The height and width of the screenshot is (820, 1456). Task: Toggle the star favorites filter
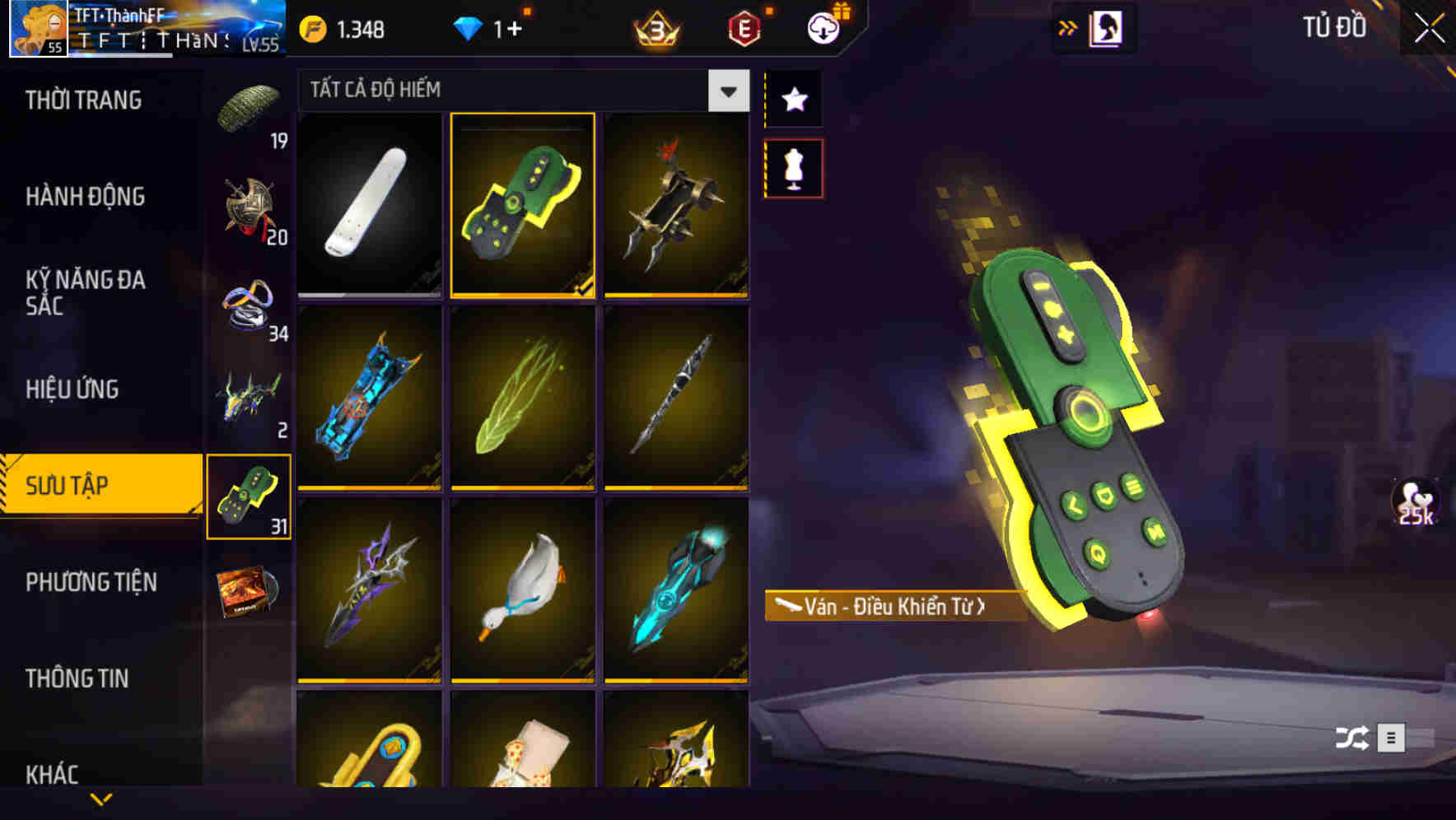(x=793, y=100)
